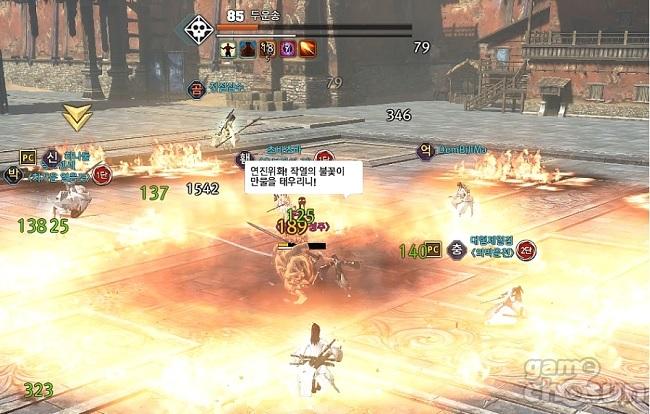
Task: Select the standing figure status effect icon
Action: [x=227, y=47]
